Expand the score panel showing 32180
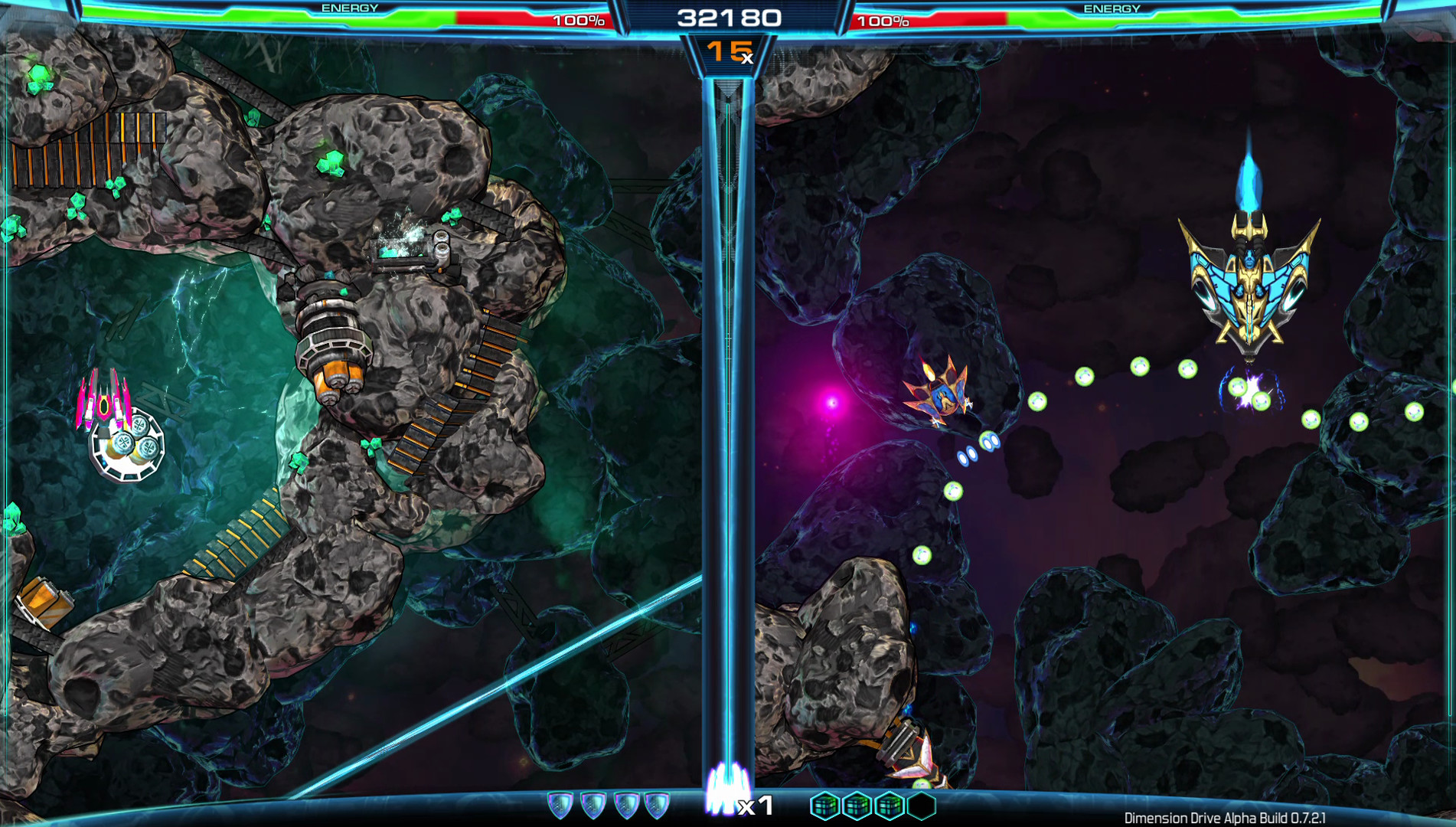Screen dimensions: 1456x827 728,17
